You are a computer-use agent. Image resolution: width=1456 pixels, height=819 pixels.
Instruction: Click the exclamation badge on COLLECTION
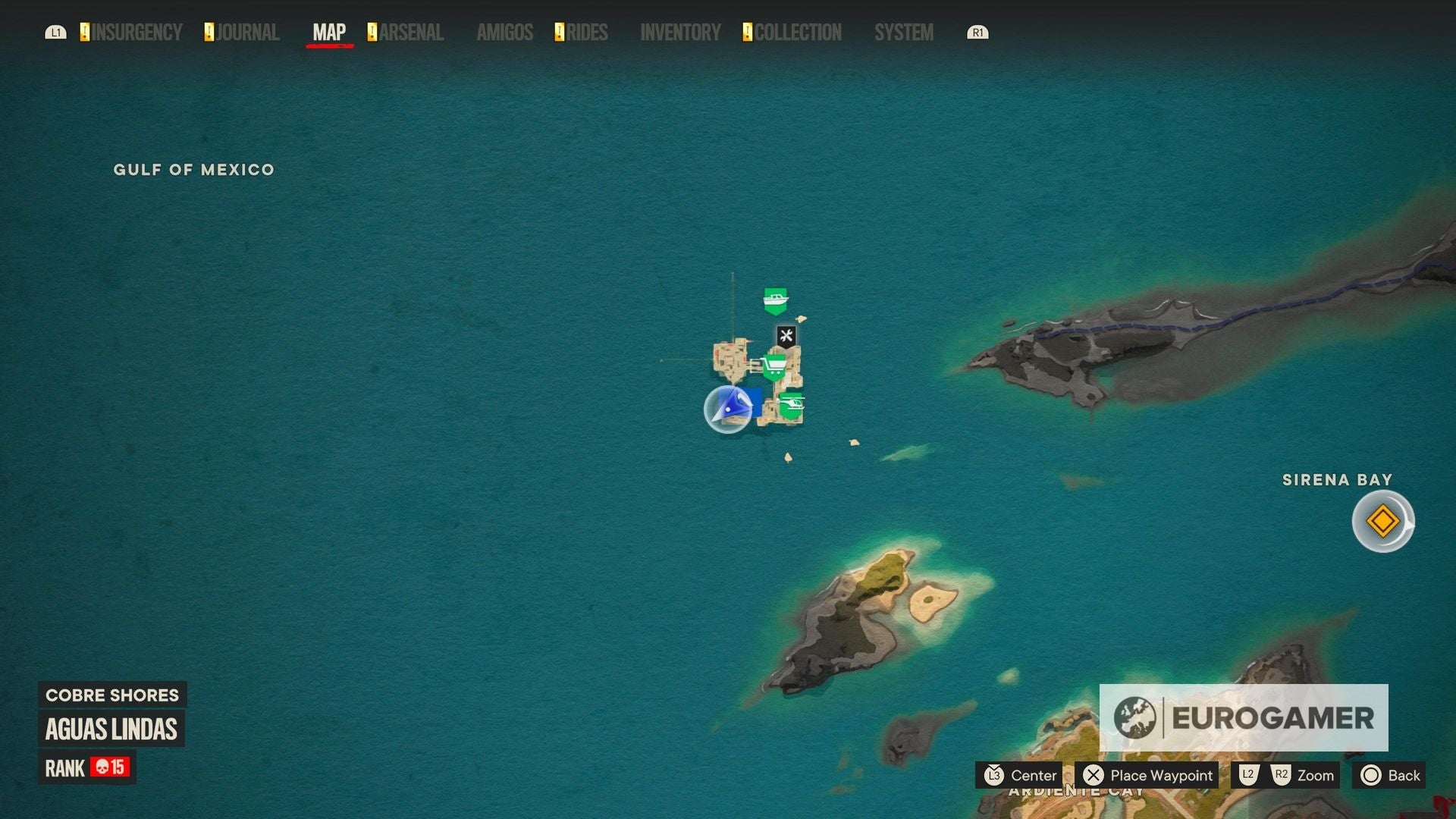pyautogui.click(x=746, y=32)
